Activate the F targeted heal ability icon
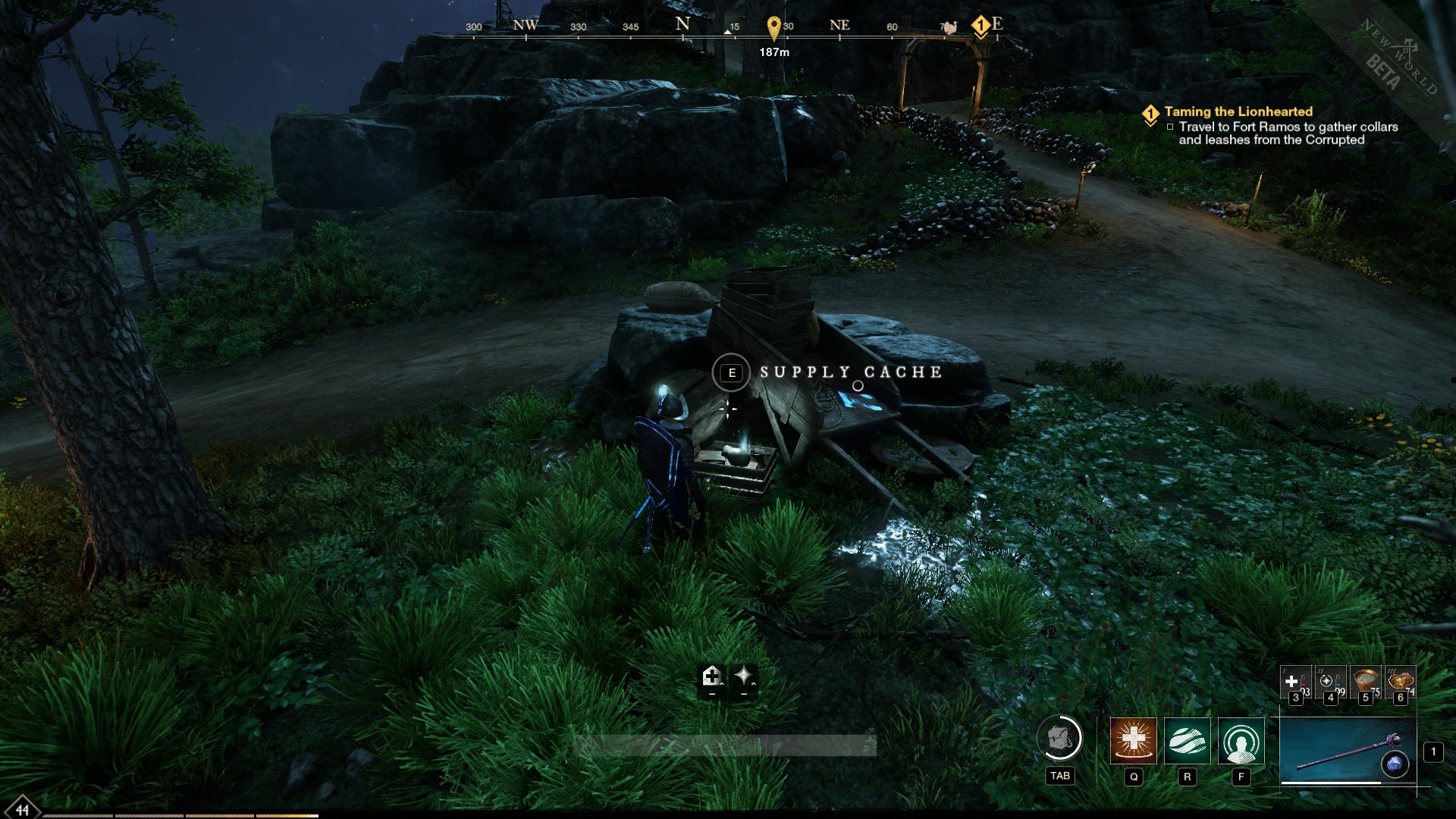This screenshot has height=819, width=1456. click(x=1239, y=741)
